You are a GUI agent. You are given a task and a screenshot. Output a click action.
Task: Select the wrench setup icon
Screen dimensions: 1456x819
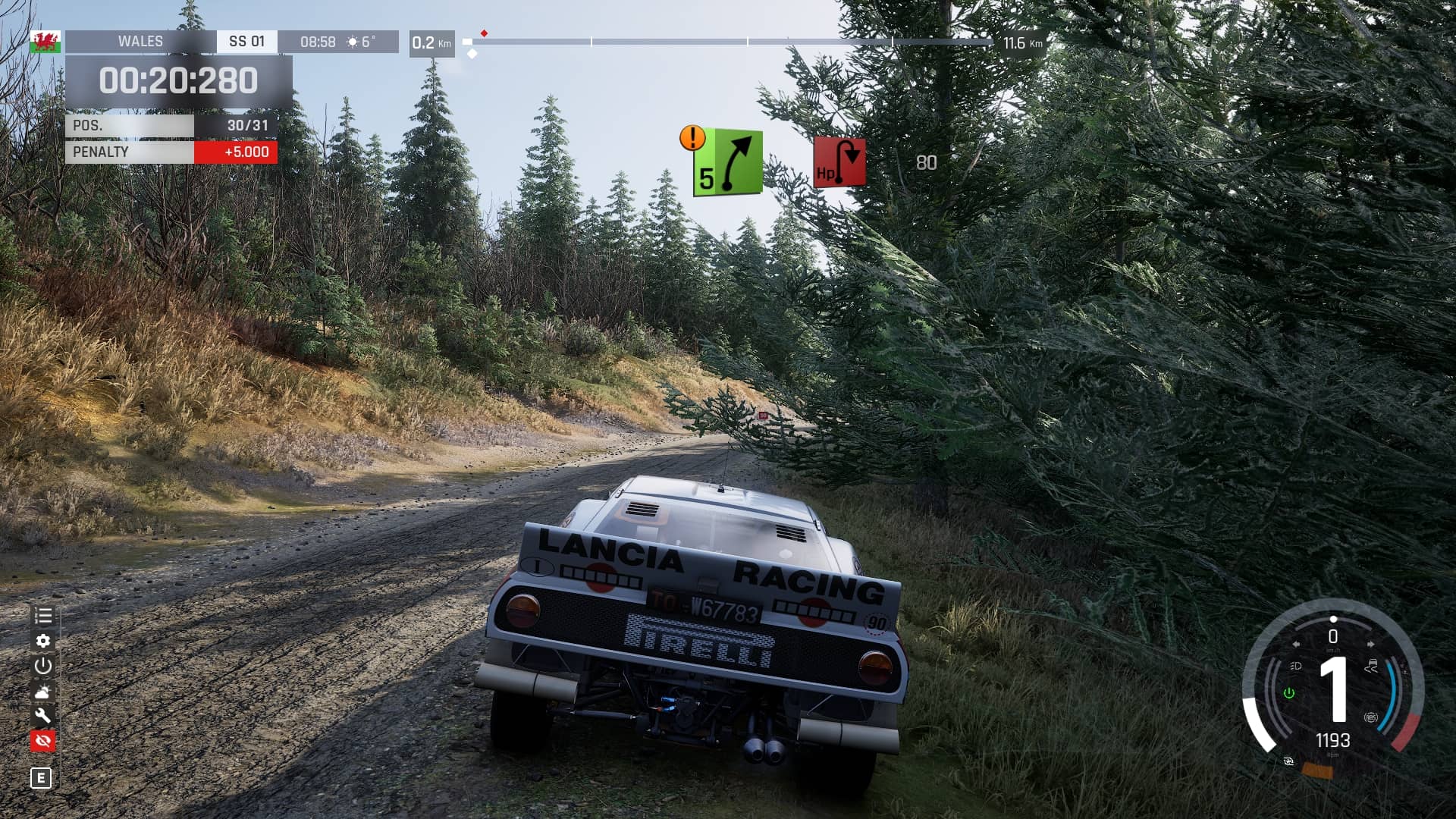pyautogui.click(x=43, y=715)
